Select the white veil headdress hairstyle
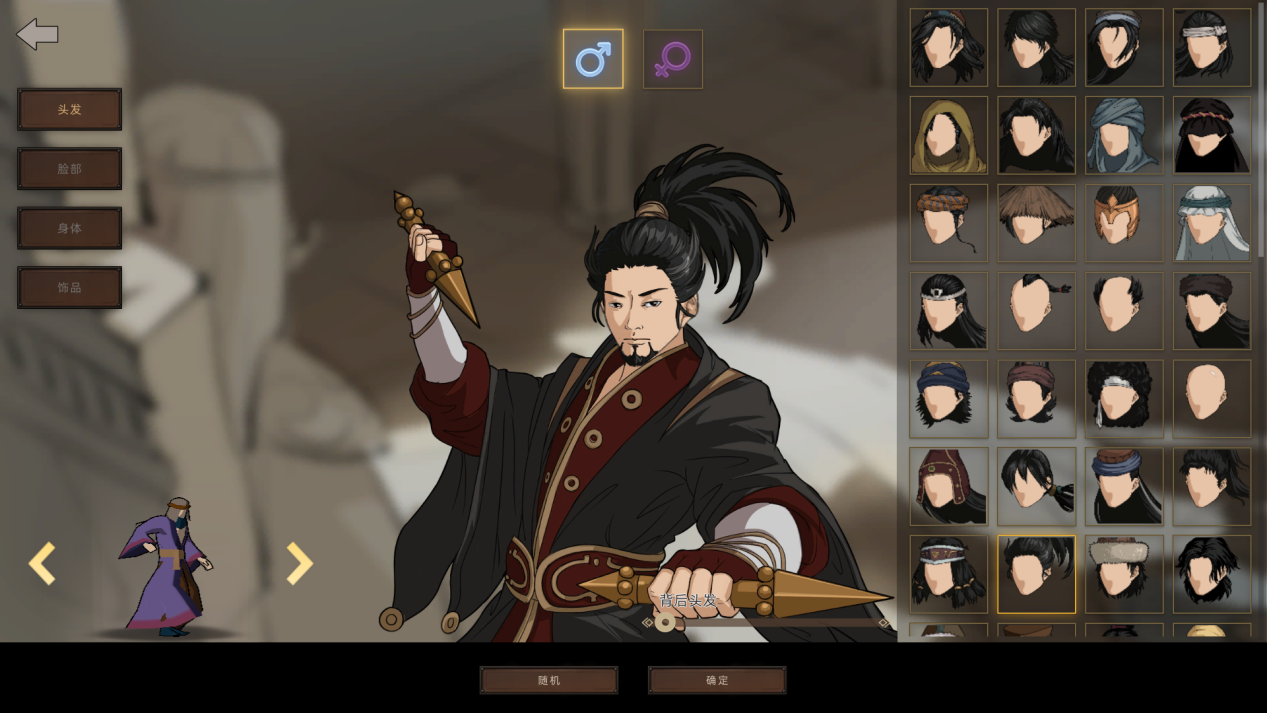 (1211, 223)
